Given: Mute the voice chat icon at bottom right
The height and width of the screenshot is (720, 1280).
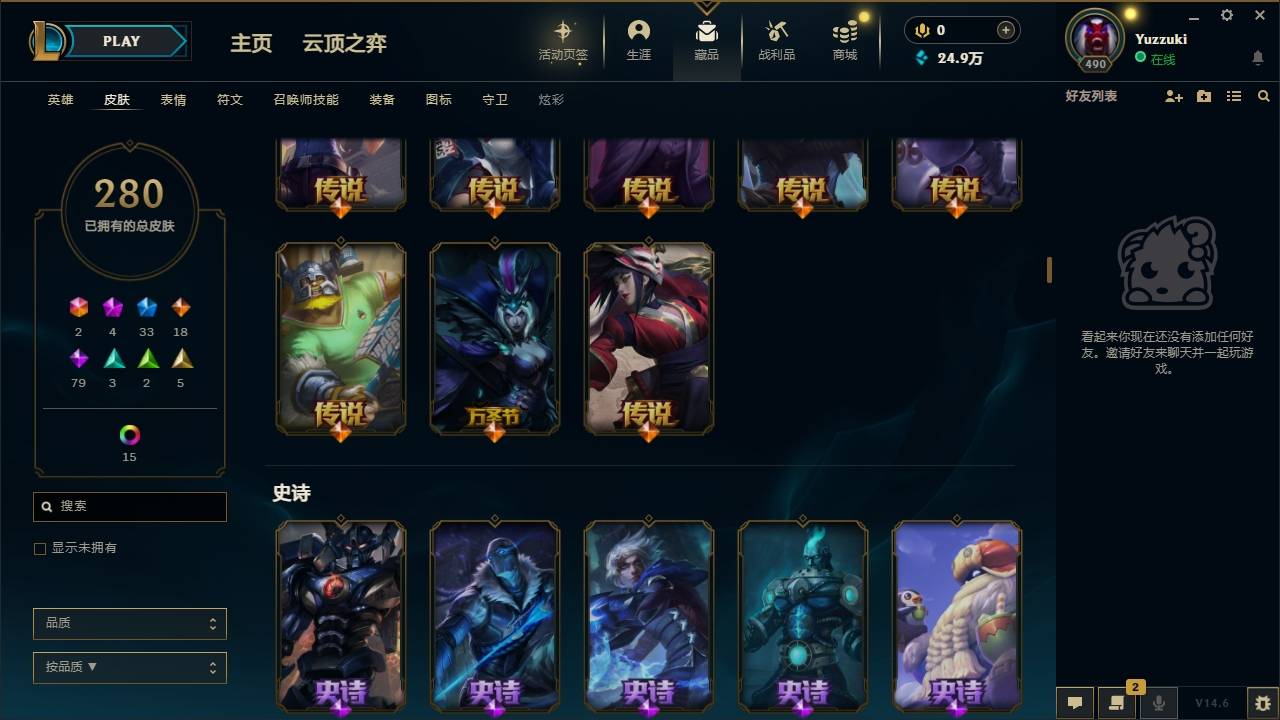Looking at the screenshot, I should (x=1159, y=701).
